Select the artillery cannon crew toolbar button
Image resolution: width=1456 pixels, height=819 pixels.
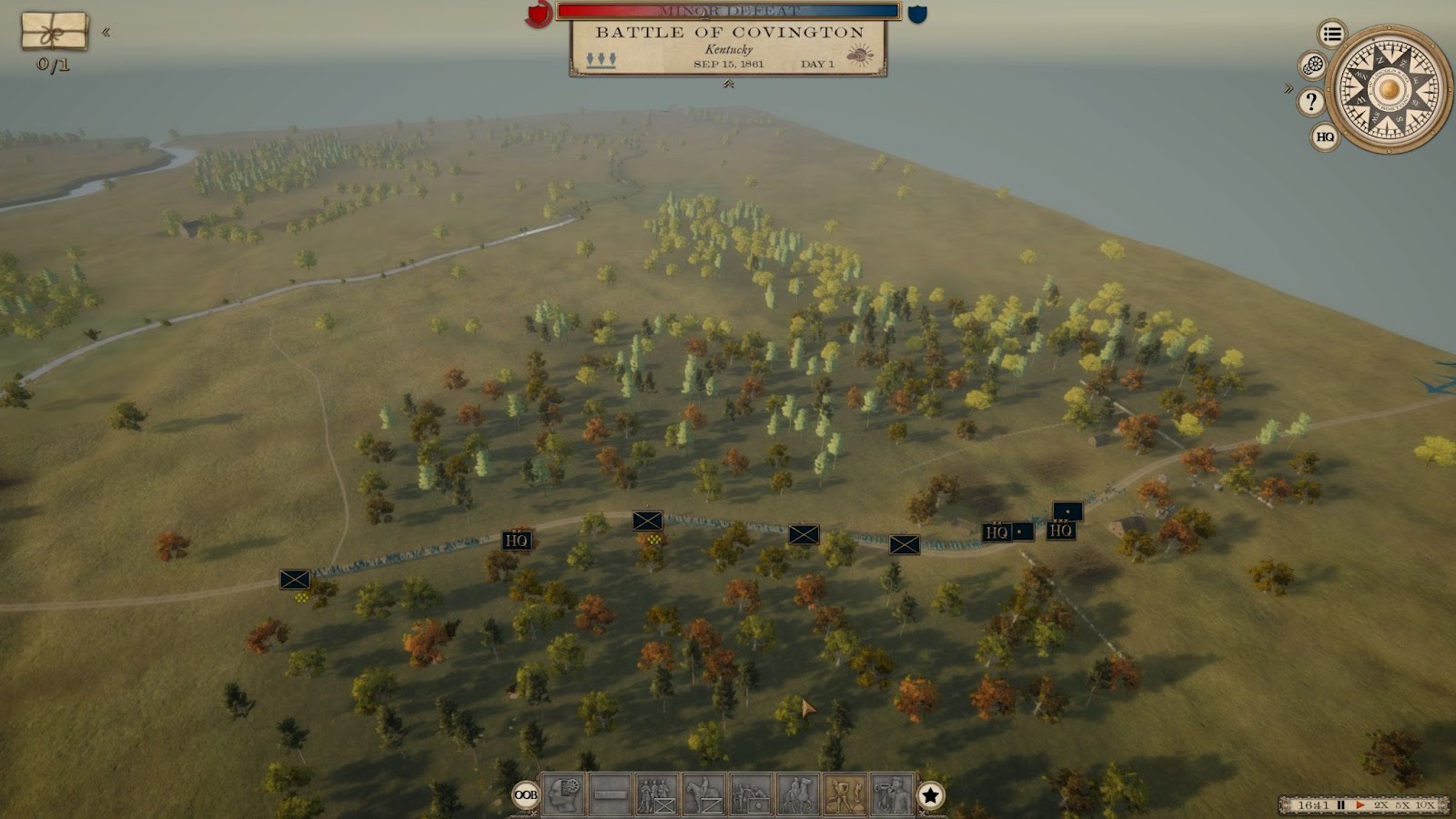click(751, 794)
